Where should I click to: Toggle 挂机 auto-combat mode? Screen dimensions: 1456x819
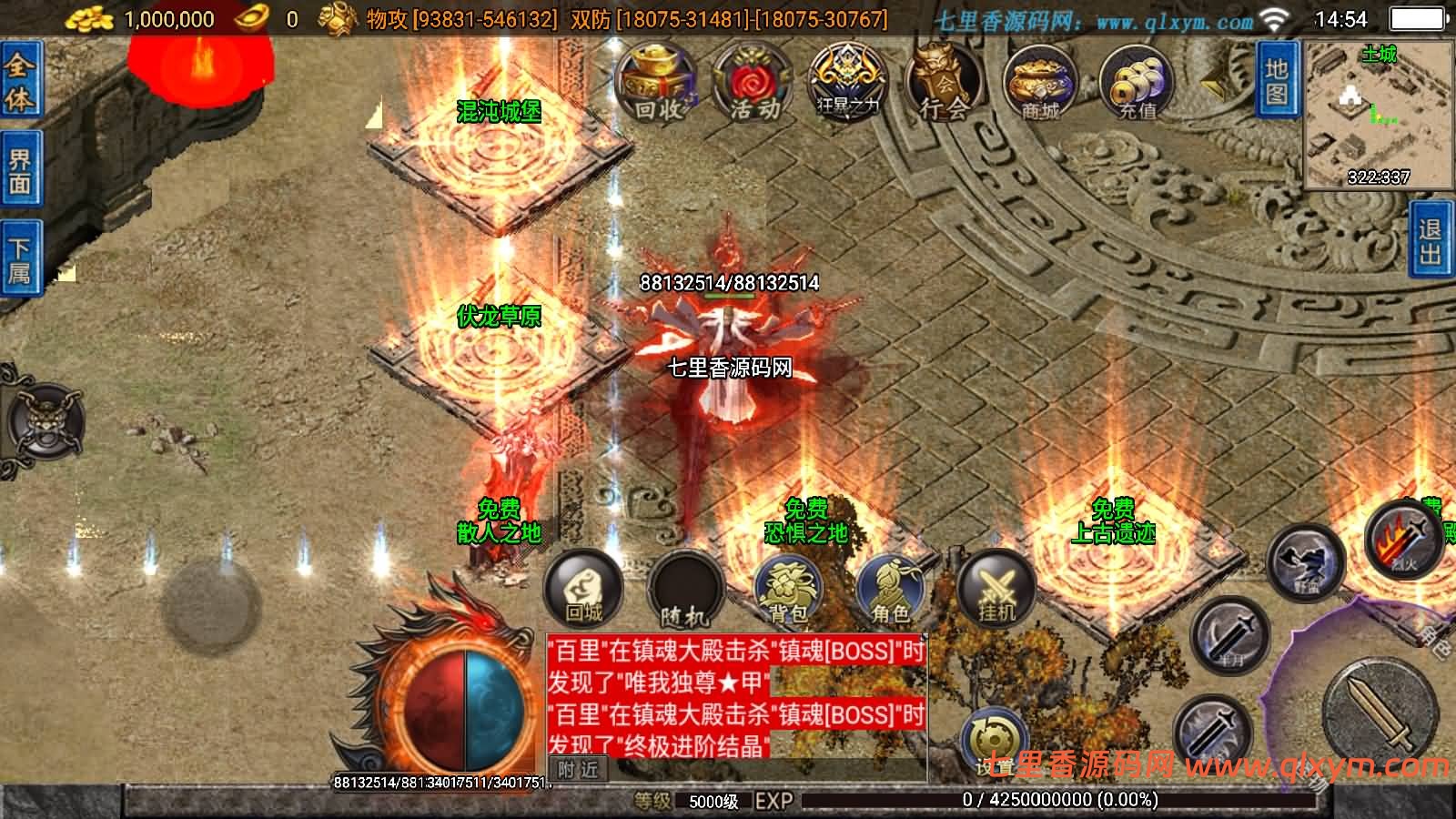point(995,591)
